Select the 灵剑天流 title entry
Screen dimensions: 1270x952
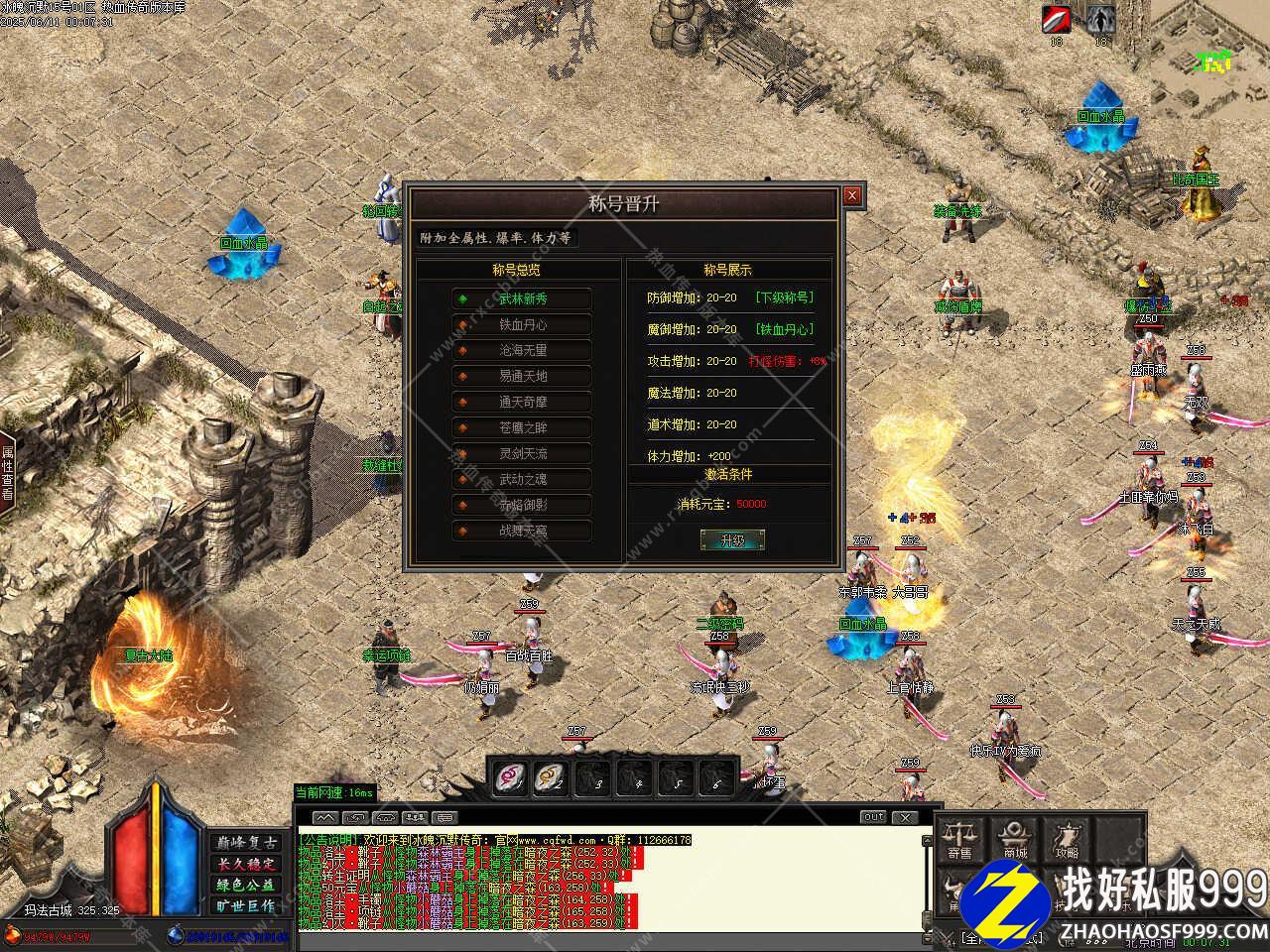522,453
